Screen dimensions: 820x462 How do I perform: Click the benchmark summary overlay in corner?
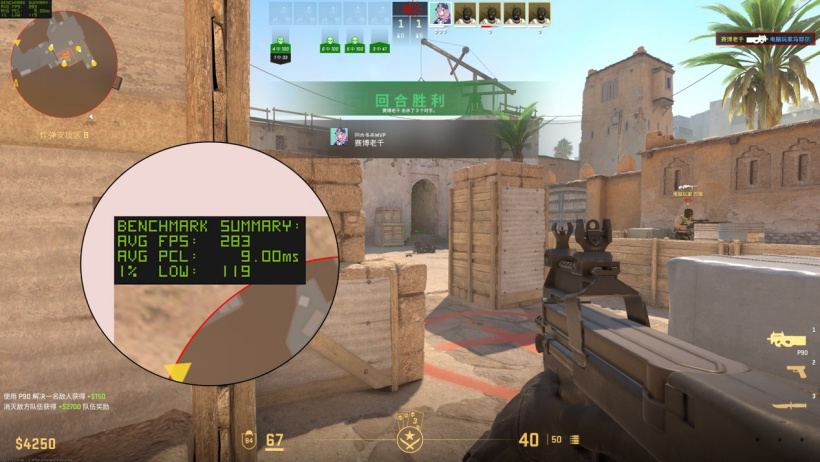pos(27,10)
